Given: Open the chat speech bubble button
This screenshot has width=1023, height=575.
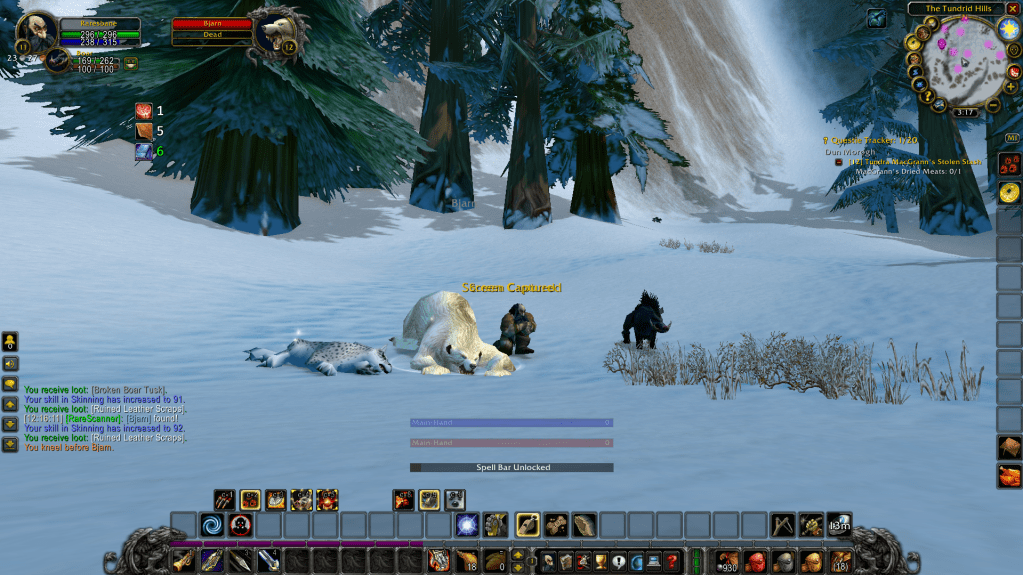Looking at the screenshot, I should click(x=10, y=384).
